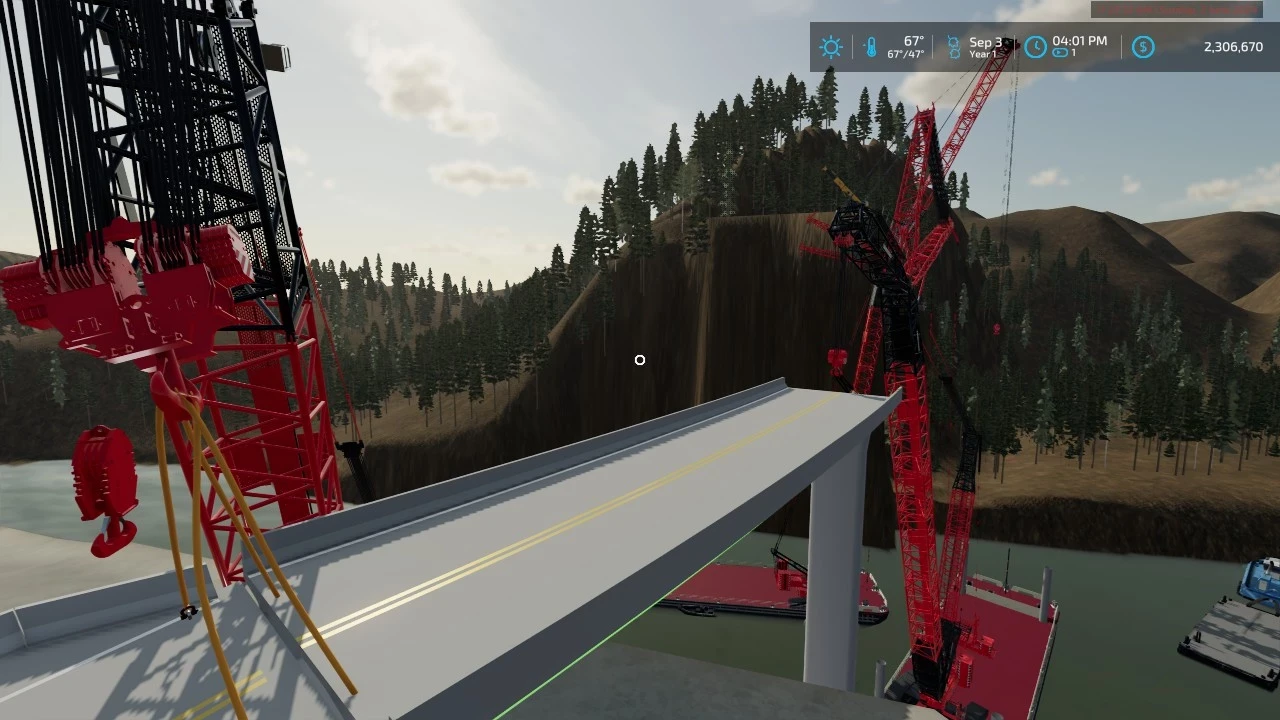The image size is (1280, 720).
Task: Open details on the 04:01 PM time display
Action: [x=1081, y=41]
